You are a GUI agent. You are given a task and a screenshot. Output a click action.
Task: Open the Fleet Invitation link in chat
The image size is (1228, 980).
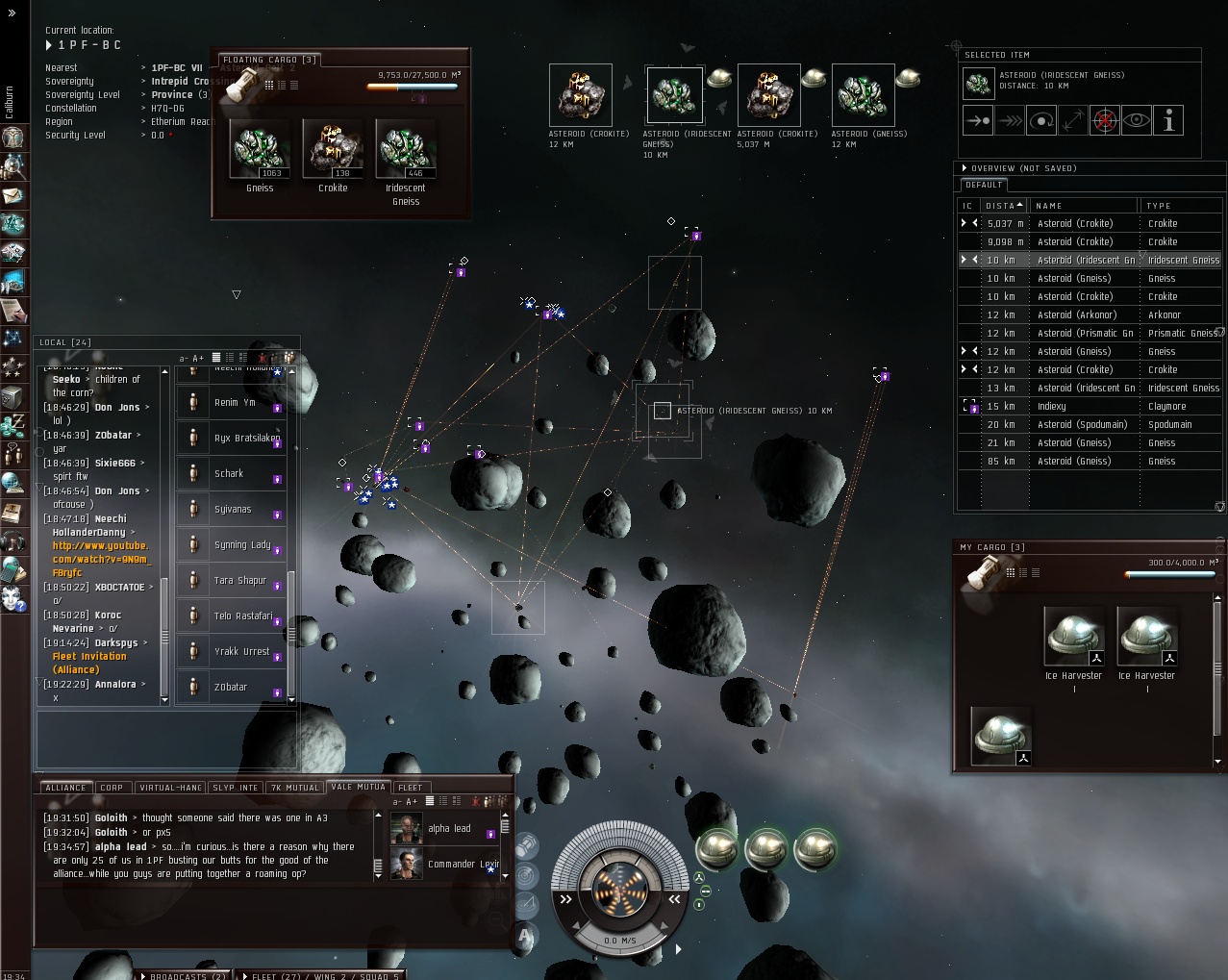[89, 657]
